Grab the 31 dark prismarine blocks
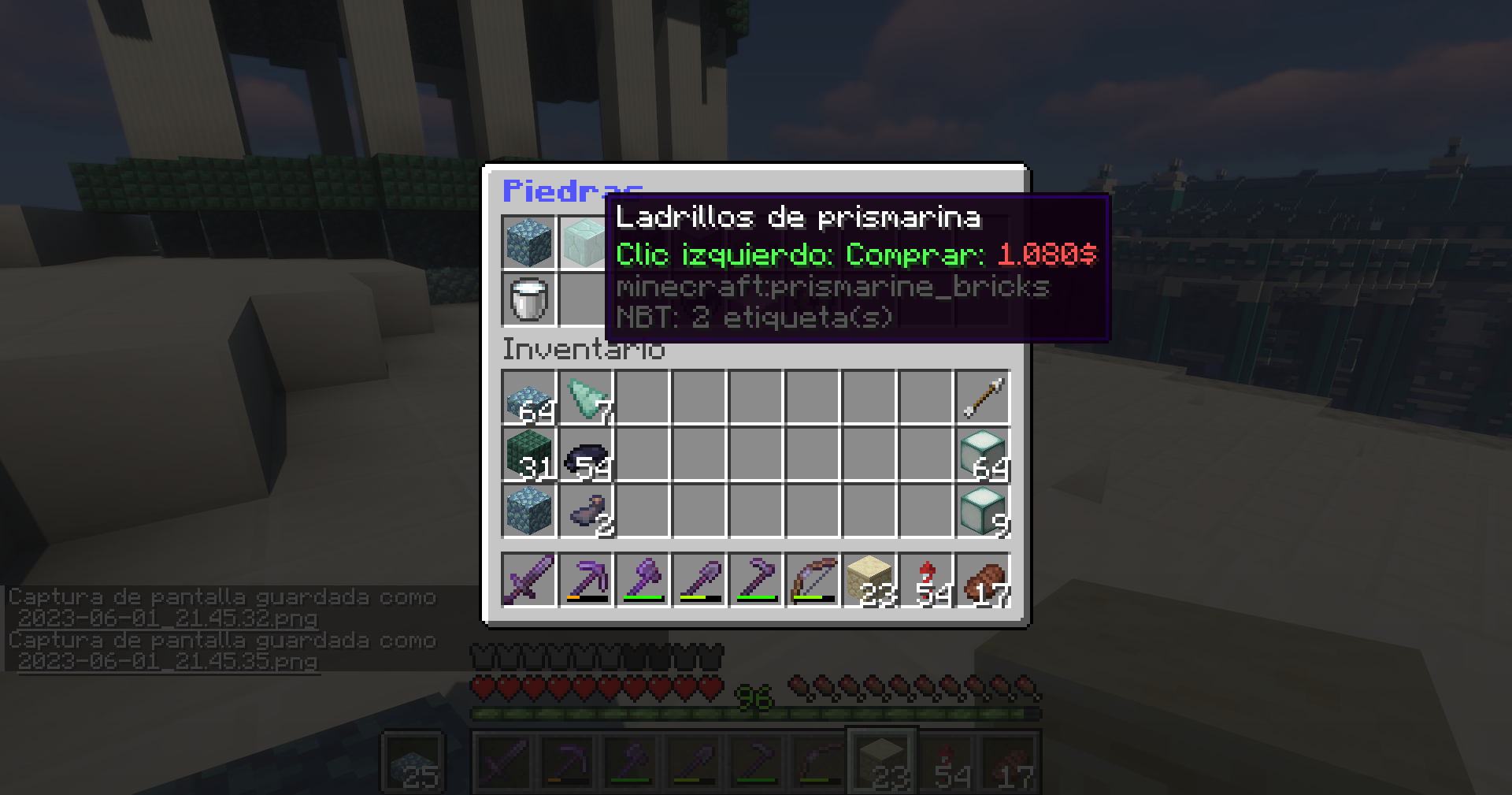 tap(529, 455)
